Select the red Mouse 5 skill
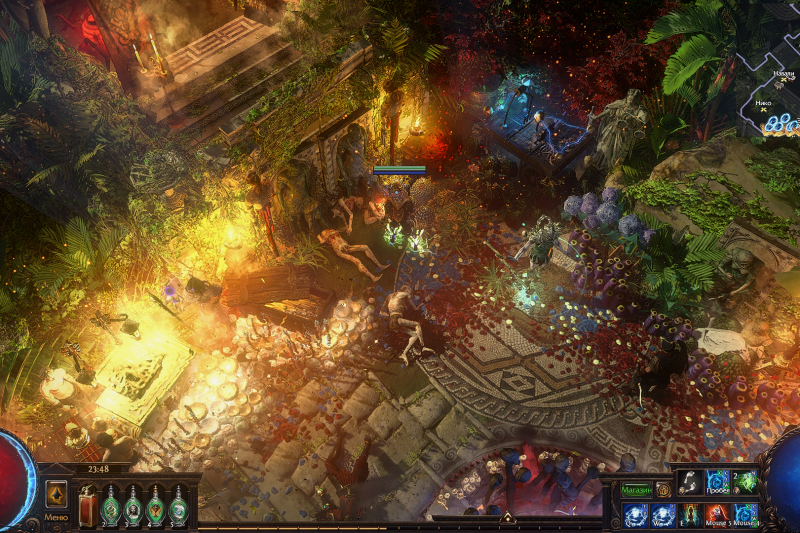The width and height of the screenshot is (800, 533). (717, 515)
